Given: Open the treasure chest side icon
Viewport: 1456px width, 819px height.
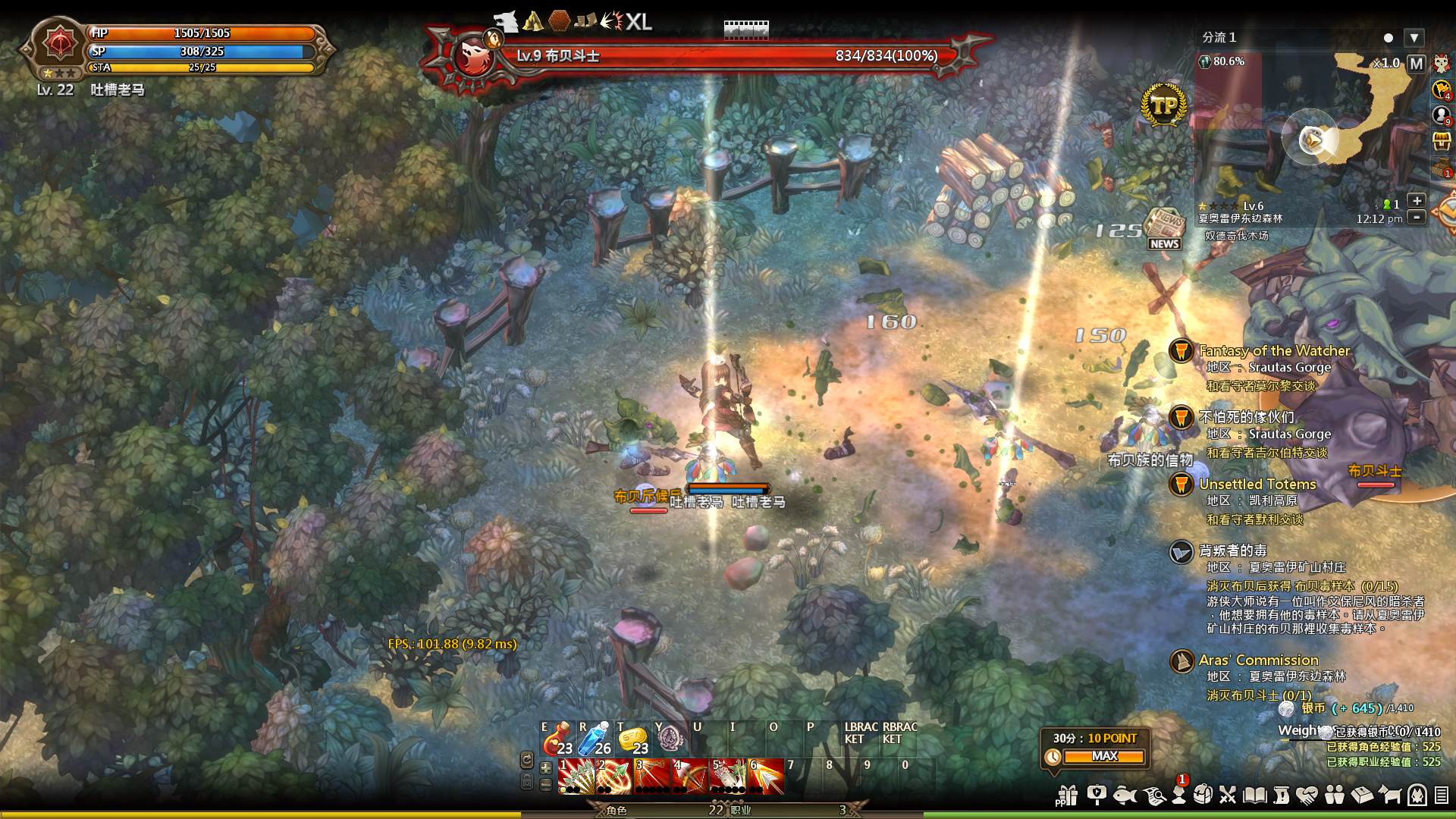Looking at the screenshot, I should point(1442,141).
